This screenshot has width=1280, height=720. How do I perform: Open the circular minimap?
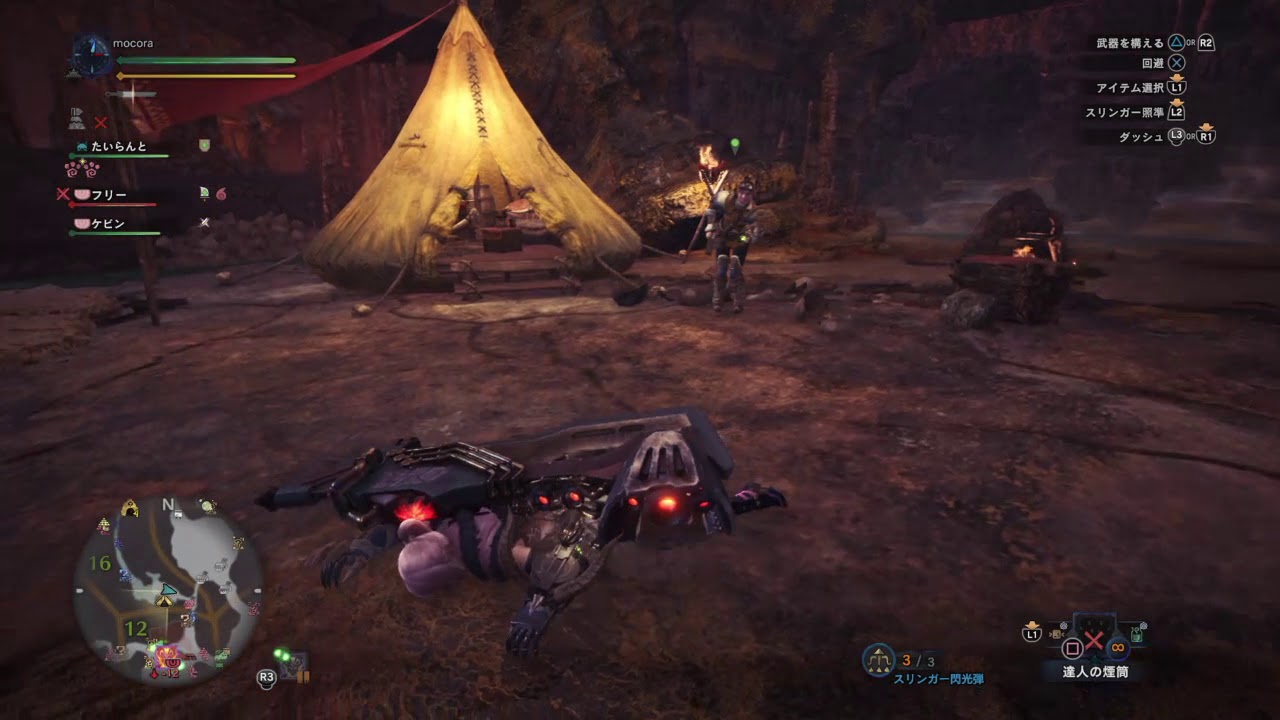(x=167, y=591)
